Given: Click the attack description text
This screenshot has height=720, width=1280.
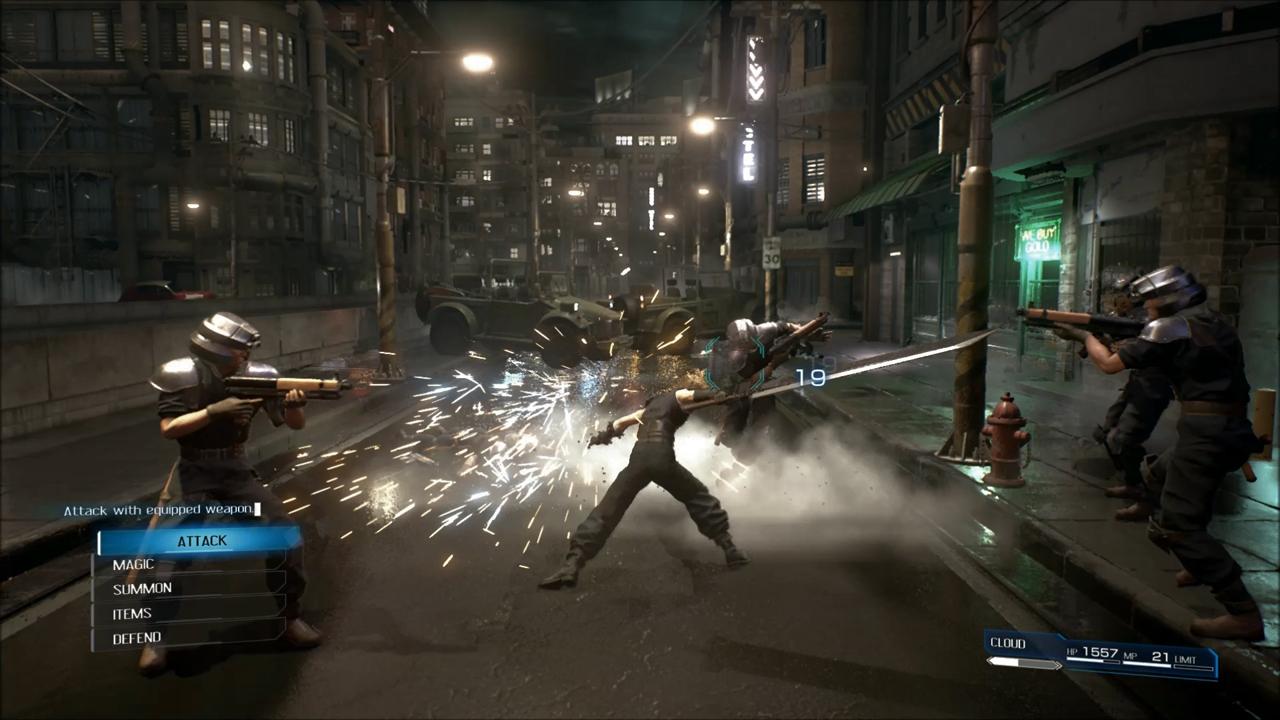Looking at the screenshot, I should pyautogui.click(x=158, y=509).
